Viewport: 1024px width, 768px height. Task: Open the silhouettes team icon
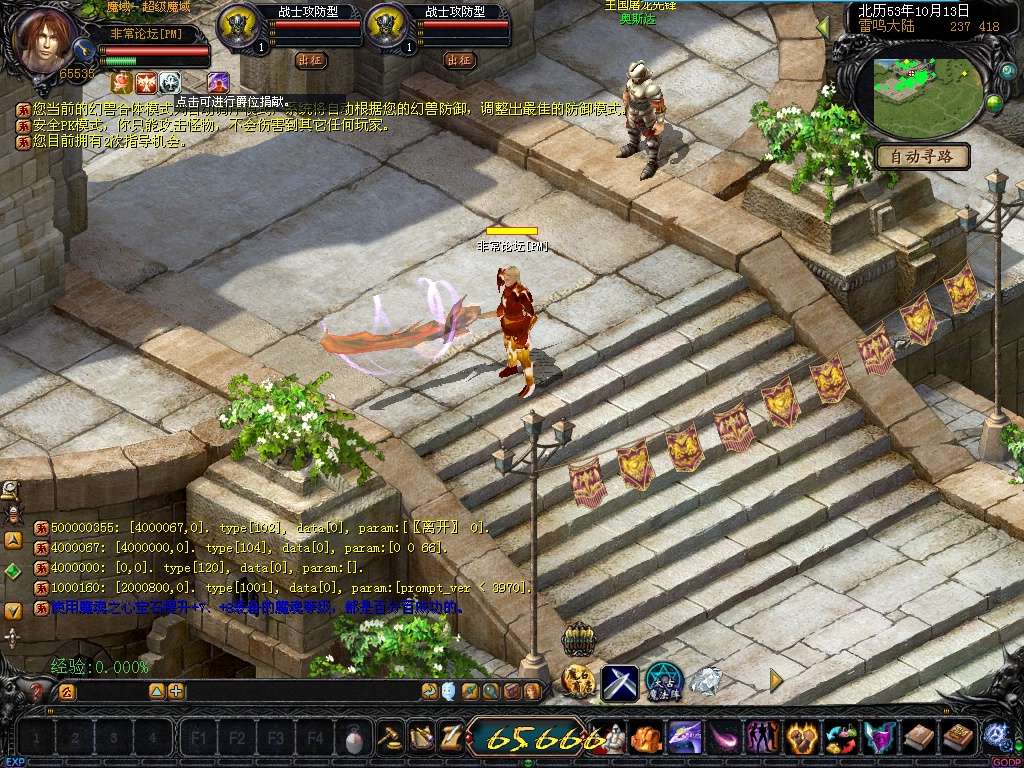pos(763,738)
